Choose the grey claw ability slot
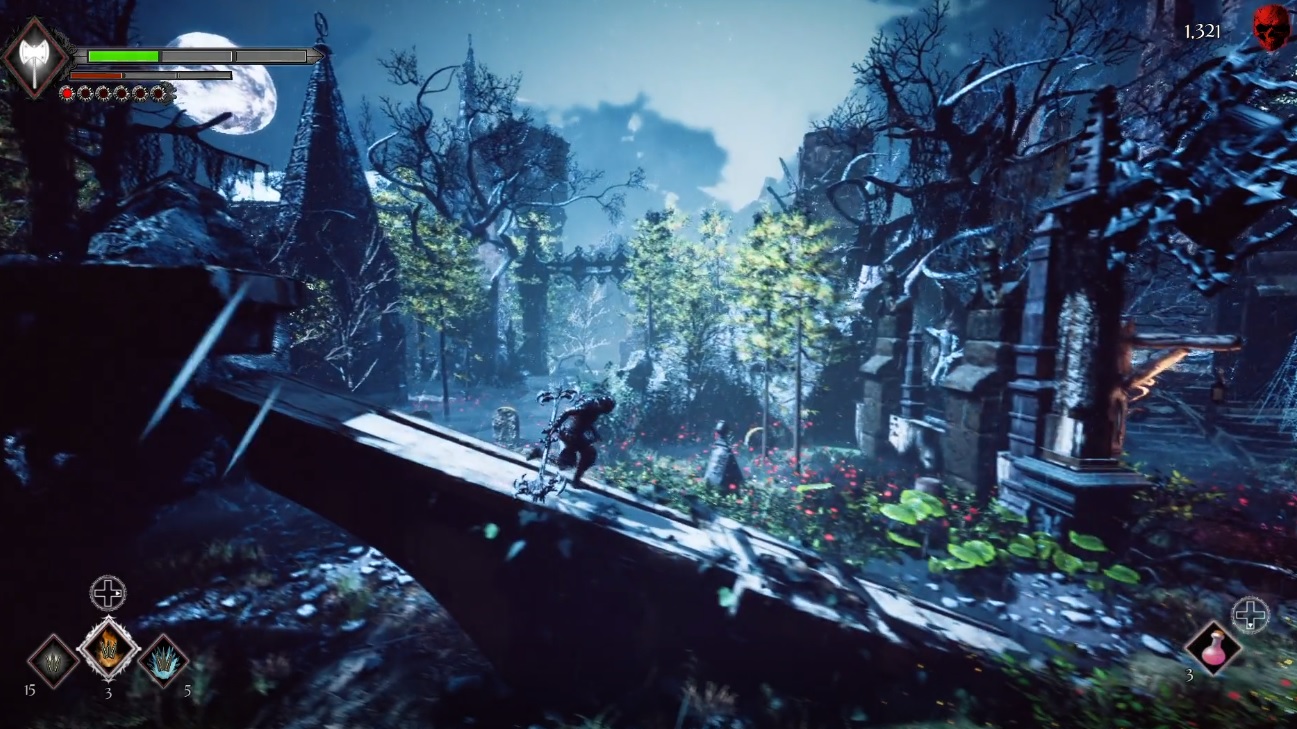The height and width of the screenshot is (729, 1297). [x=53, y=661]
